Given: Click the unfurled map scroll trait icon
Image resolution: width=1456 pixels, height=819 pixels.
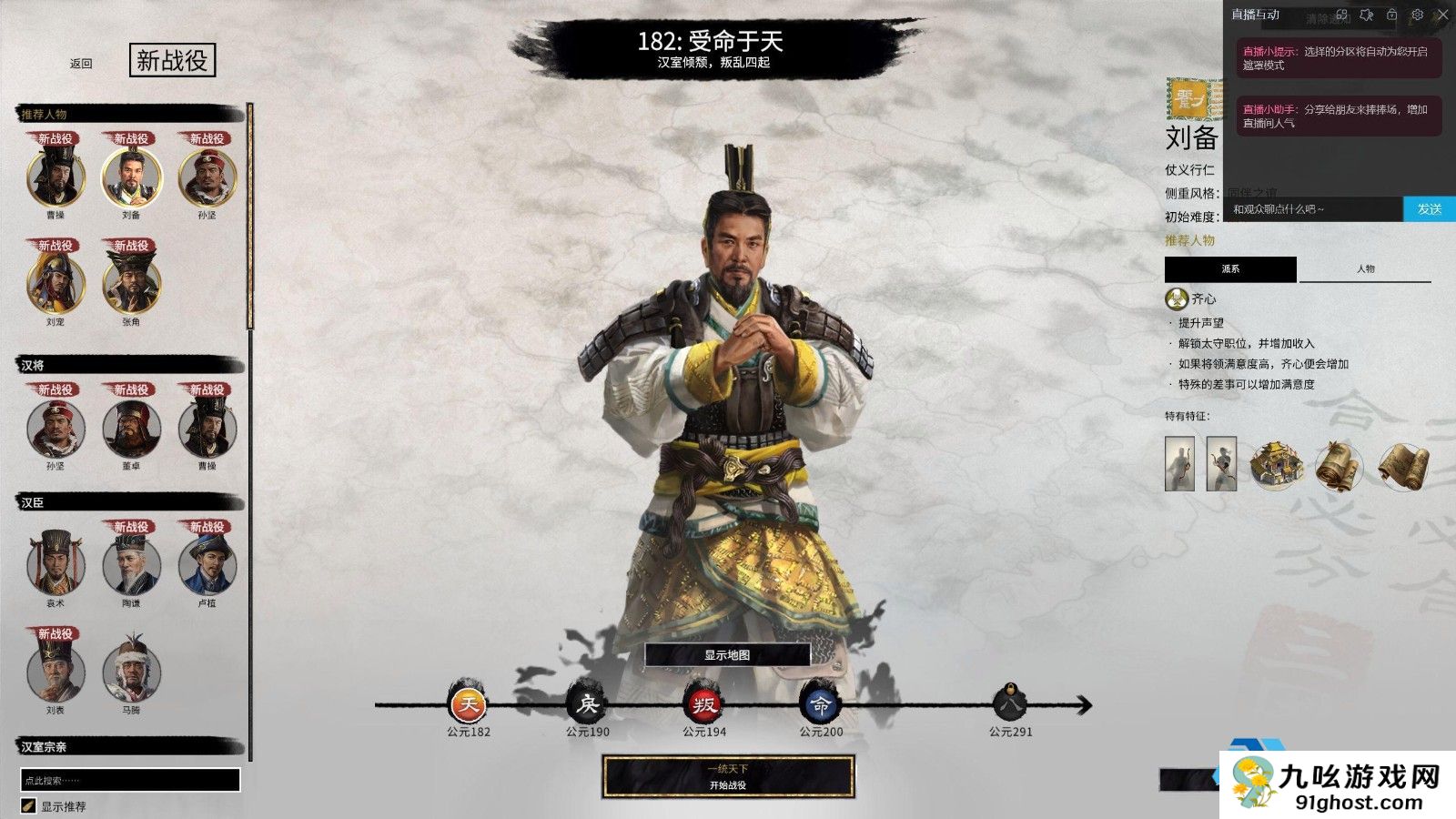Looking at the screenshot, I should [1404, 466].
